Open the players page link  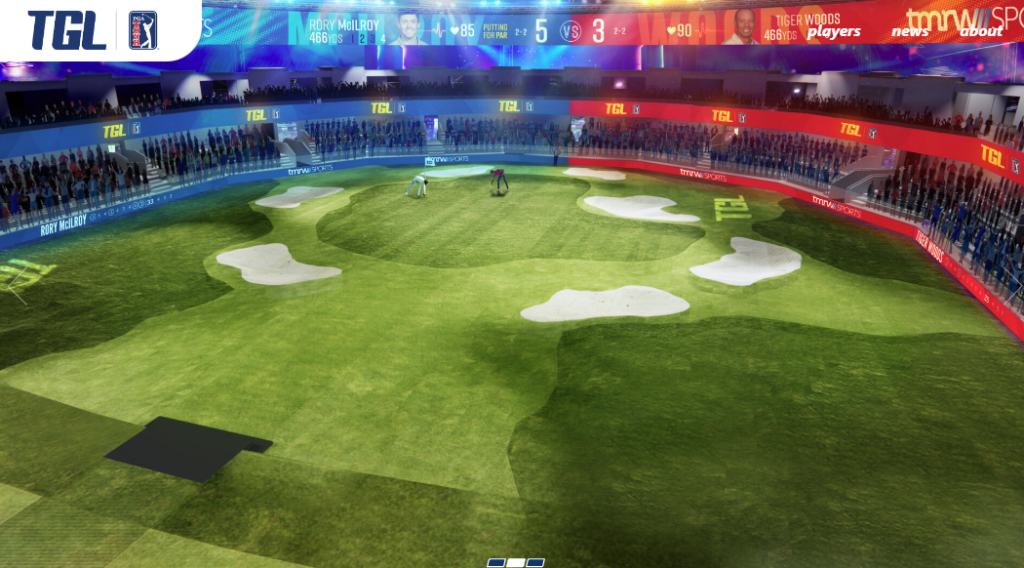tap(834, 32)
